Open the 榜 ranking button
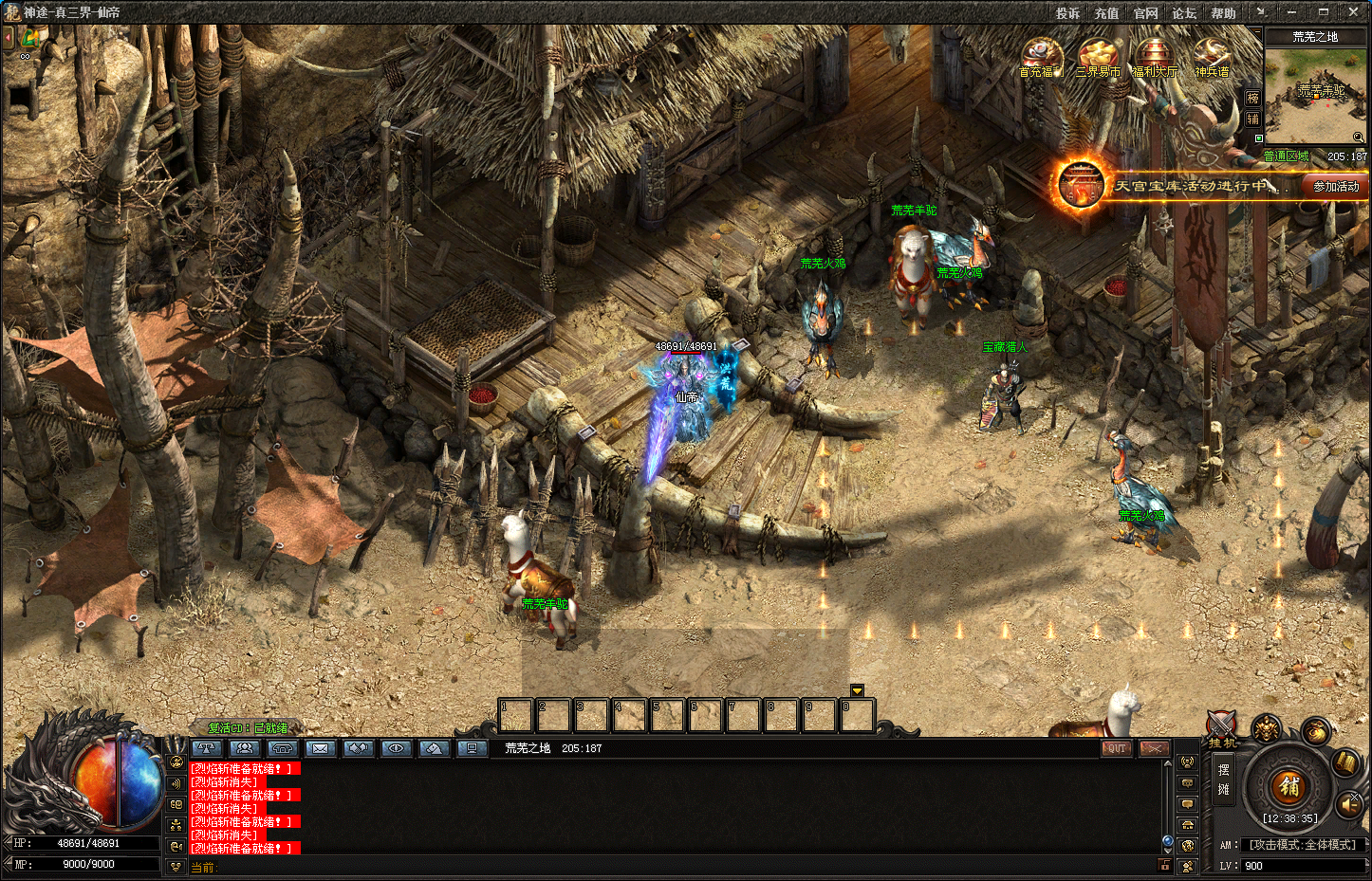Viewport: 1372px width, 881px height. pos(1252,99)
